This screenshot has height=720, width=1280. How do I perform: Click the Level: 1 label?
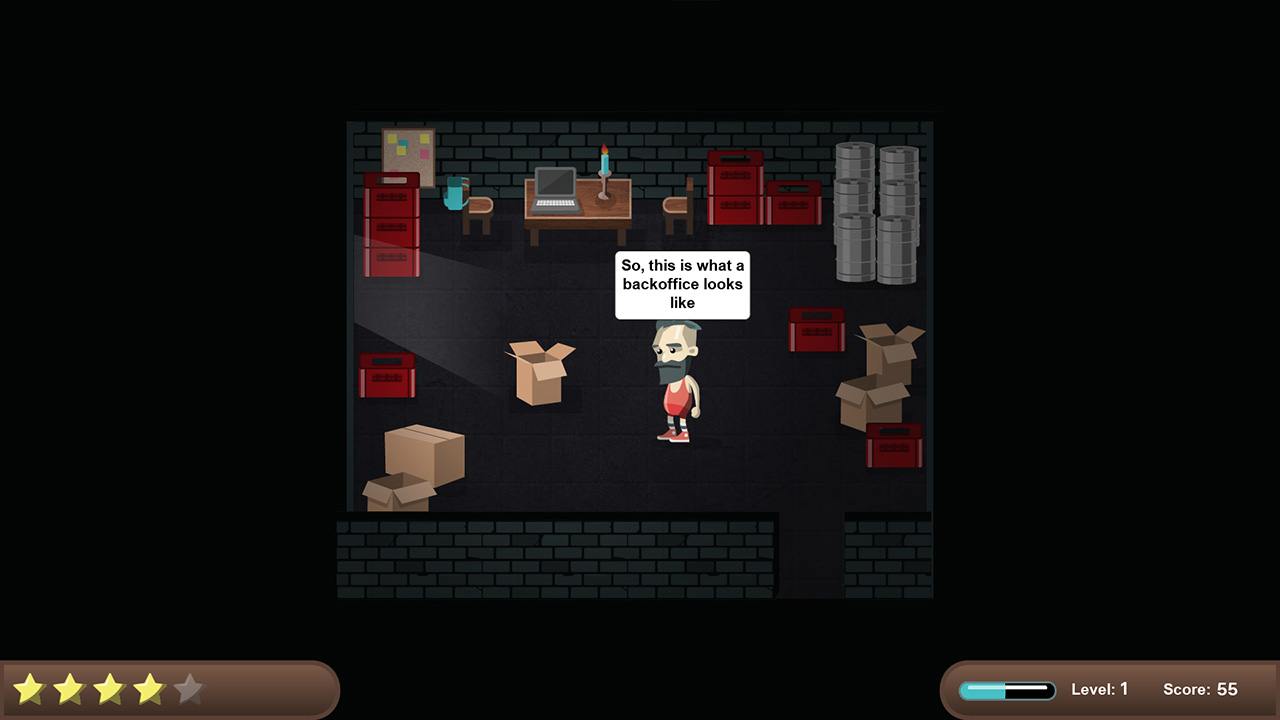tap(1100, 689)
